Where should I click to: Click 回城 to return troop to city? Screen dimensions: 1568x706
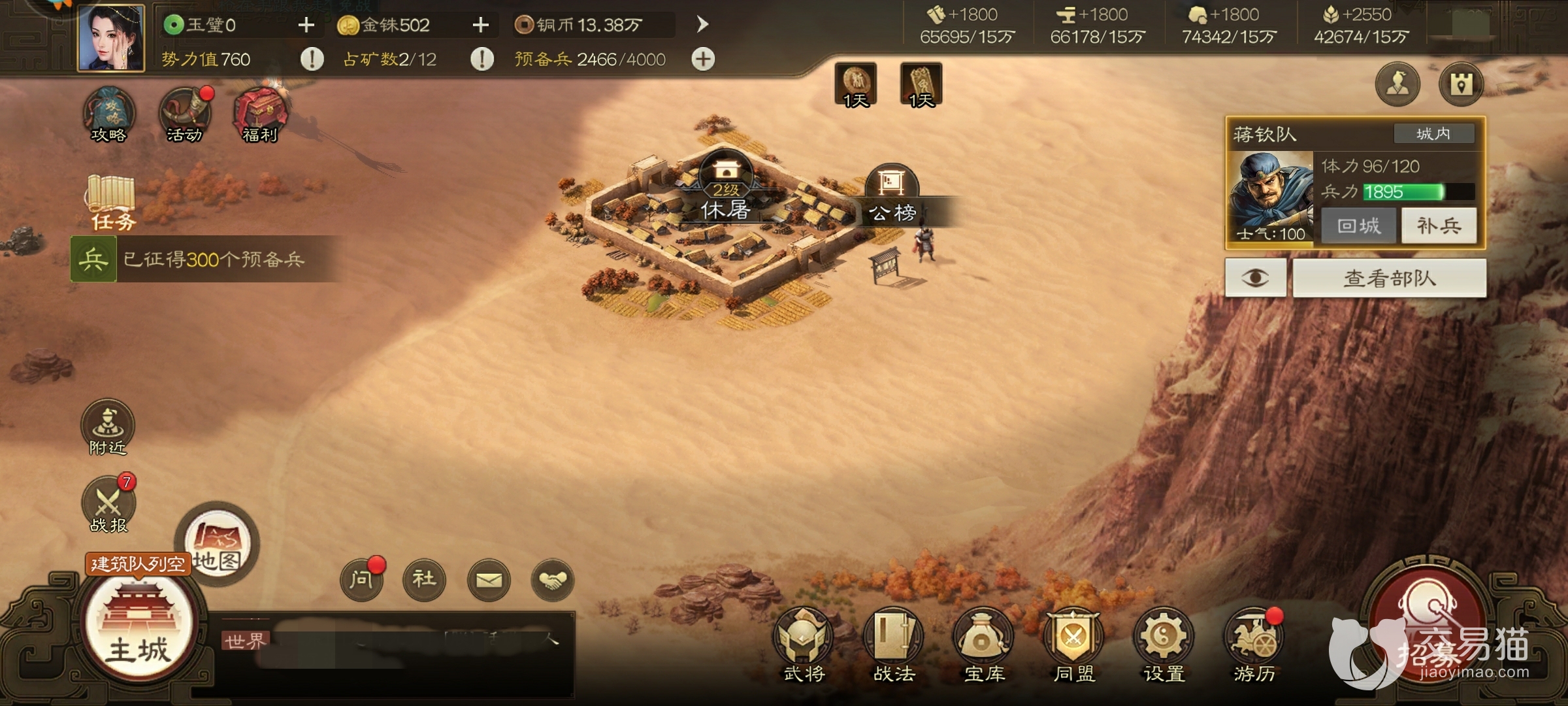point(1359,226)
